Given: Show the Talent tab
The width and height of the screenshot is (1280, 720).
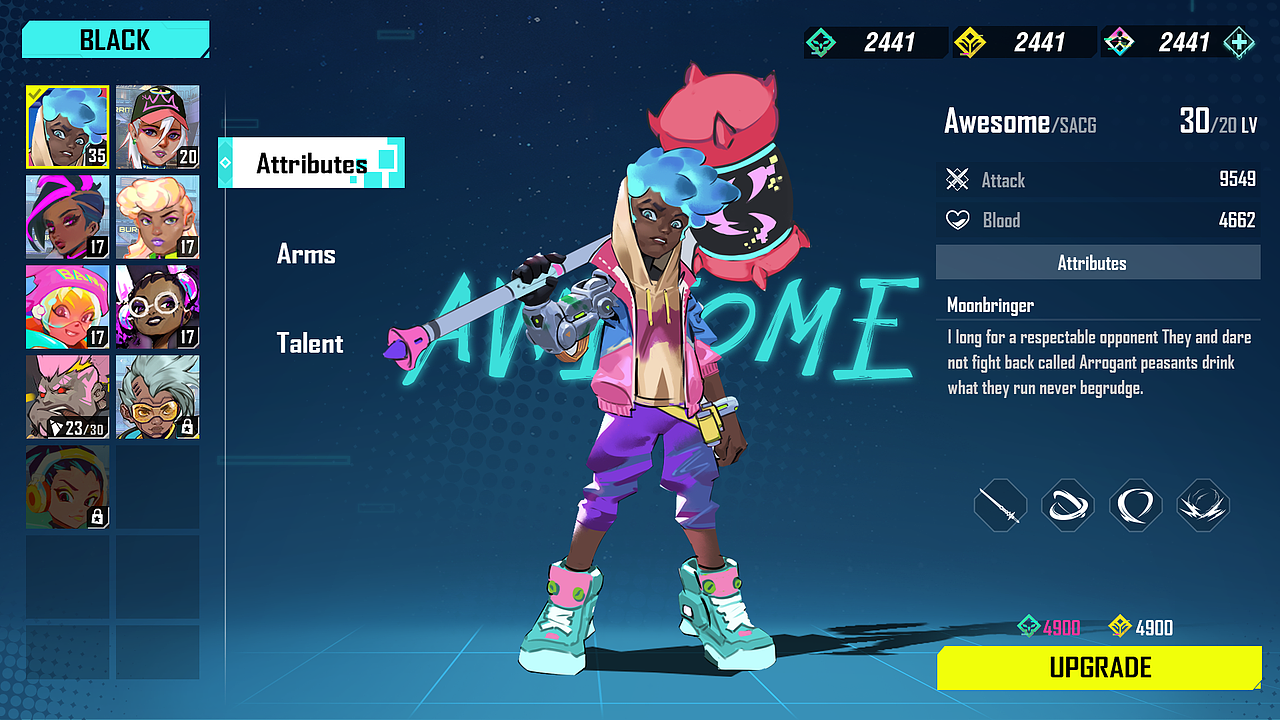Looking at the screenshot, I should point(310,344).
